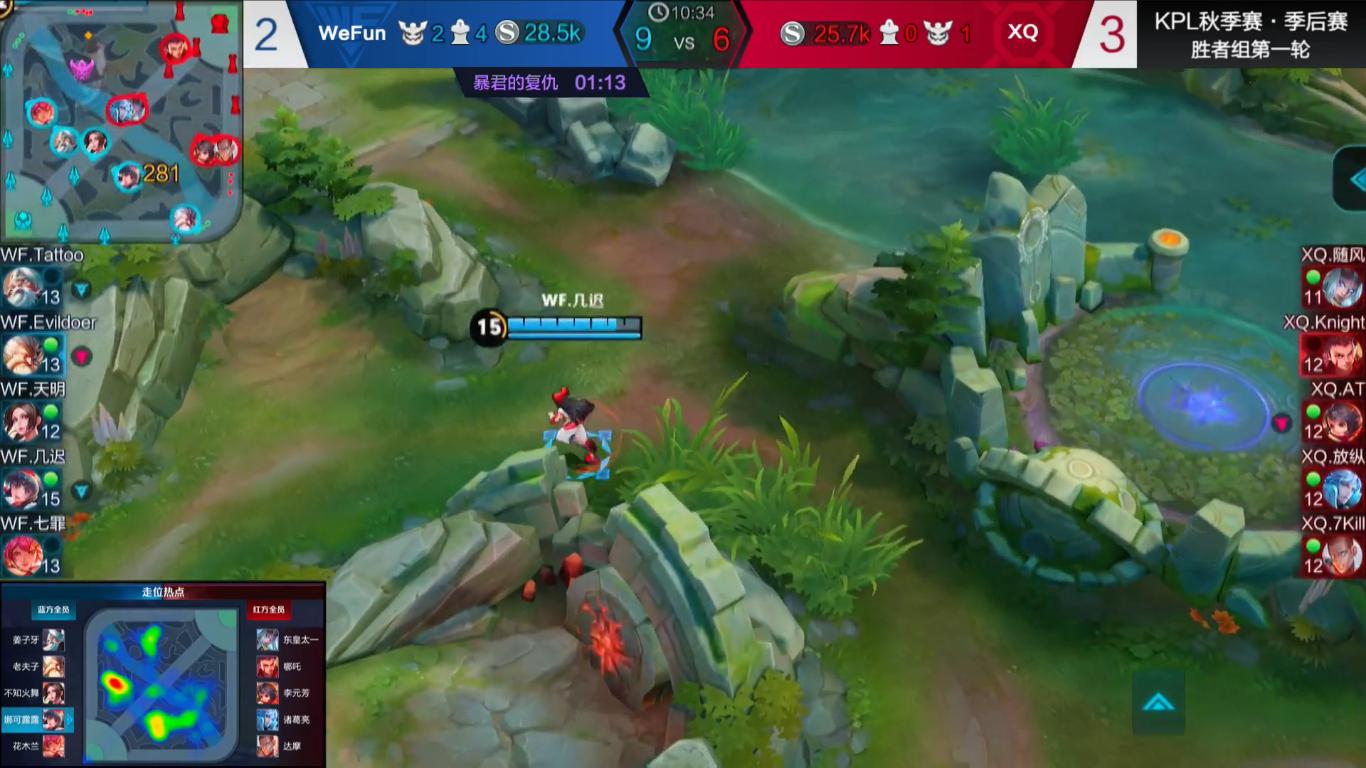1366x768 pixels.
Task: Select WF.Evildoer's player portrait
Action: 20,355
